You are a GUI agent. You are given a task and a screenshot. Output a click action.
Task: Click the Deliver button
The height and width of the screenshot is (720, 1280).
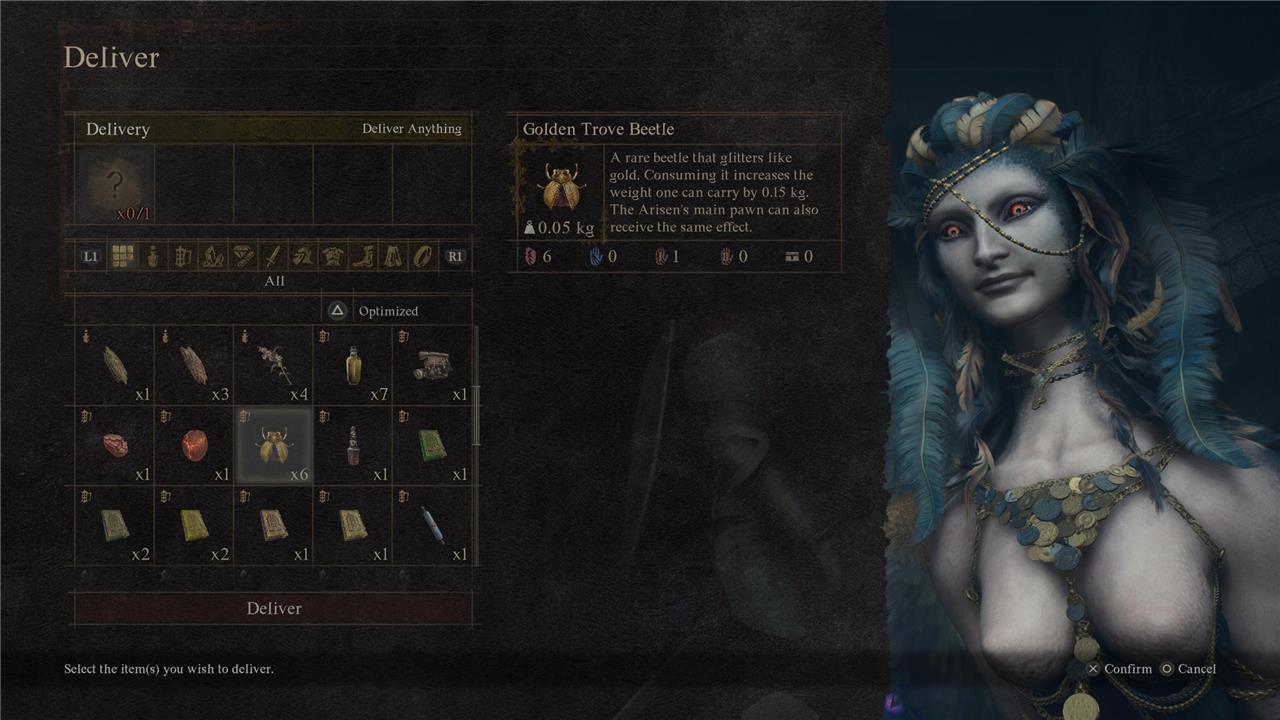point(273,608)
